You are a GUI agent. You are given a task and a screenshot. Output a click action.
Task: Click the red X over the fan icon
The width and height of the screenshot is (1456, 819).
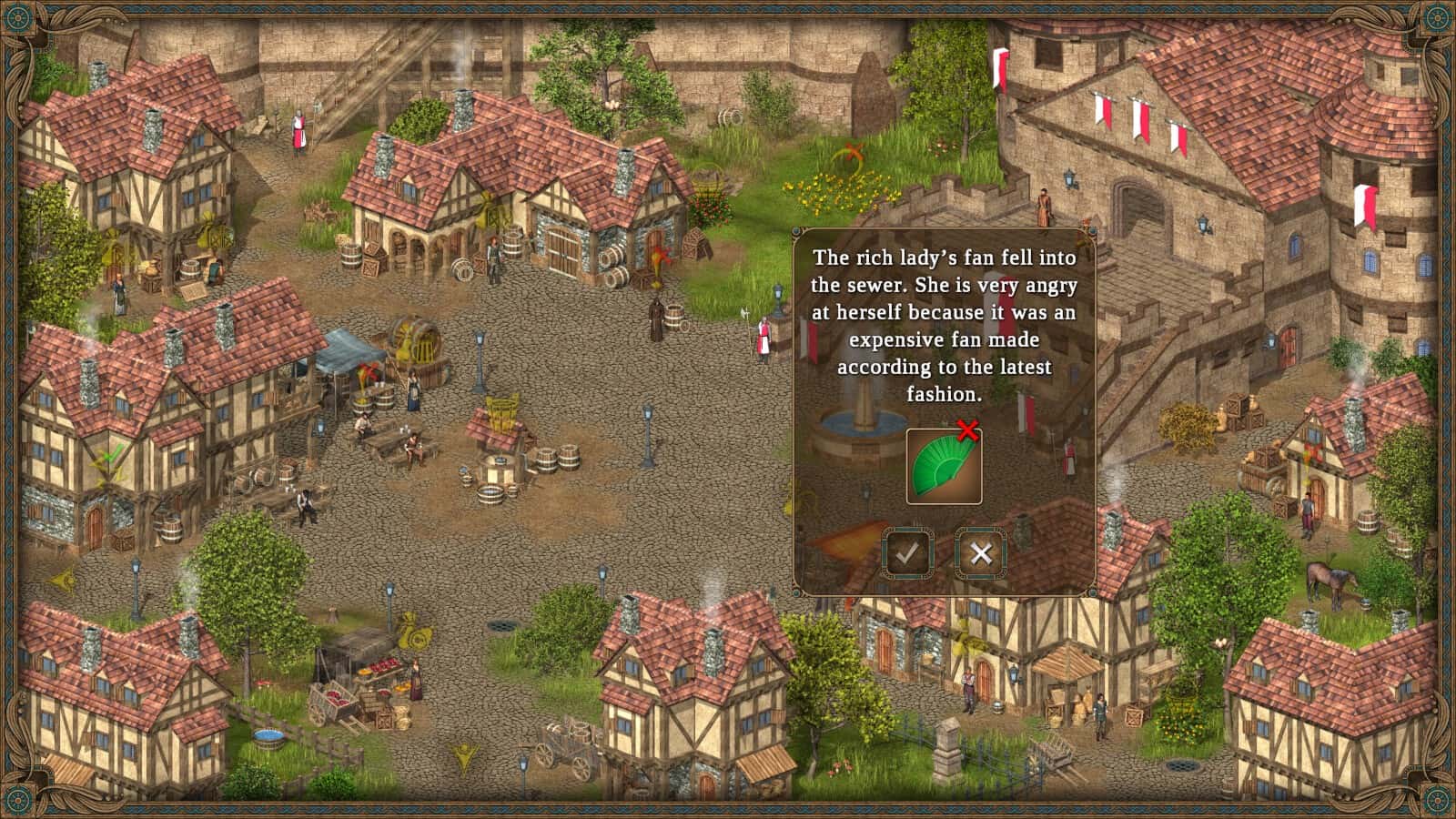coord(966,430)
